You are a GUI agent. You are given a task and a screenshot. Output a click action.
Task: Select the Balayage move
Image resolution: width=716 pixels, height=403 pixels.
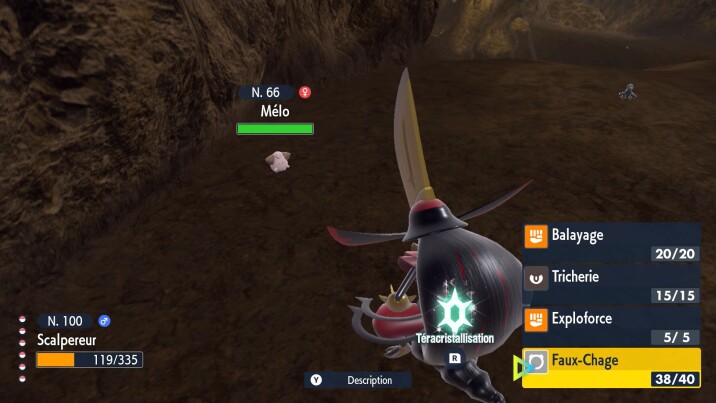[x=611, y=243]
